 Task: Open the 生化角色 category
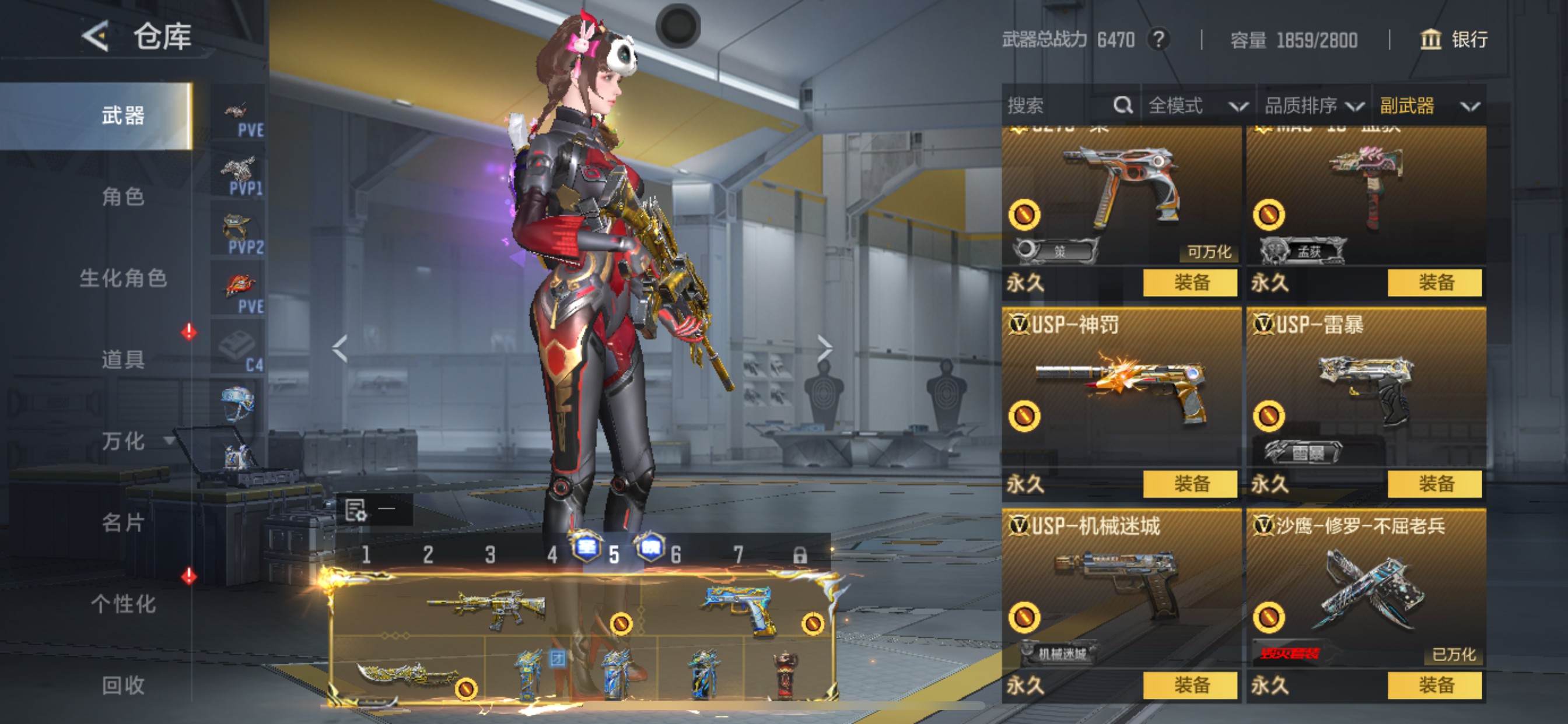tap(123, 279)
